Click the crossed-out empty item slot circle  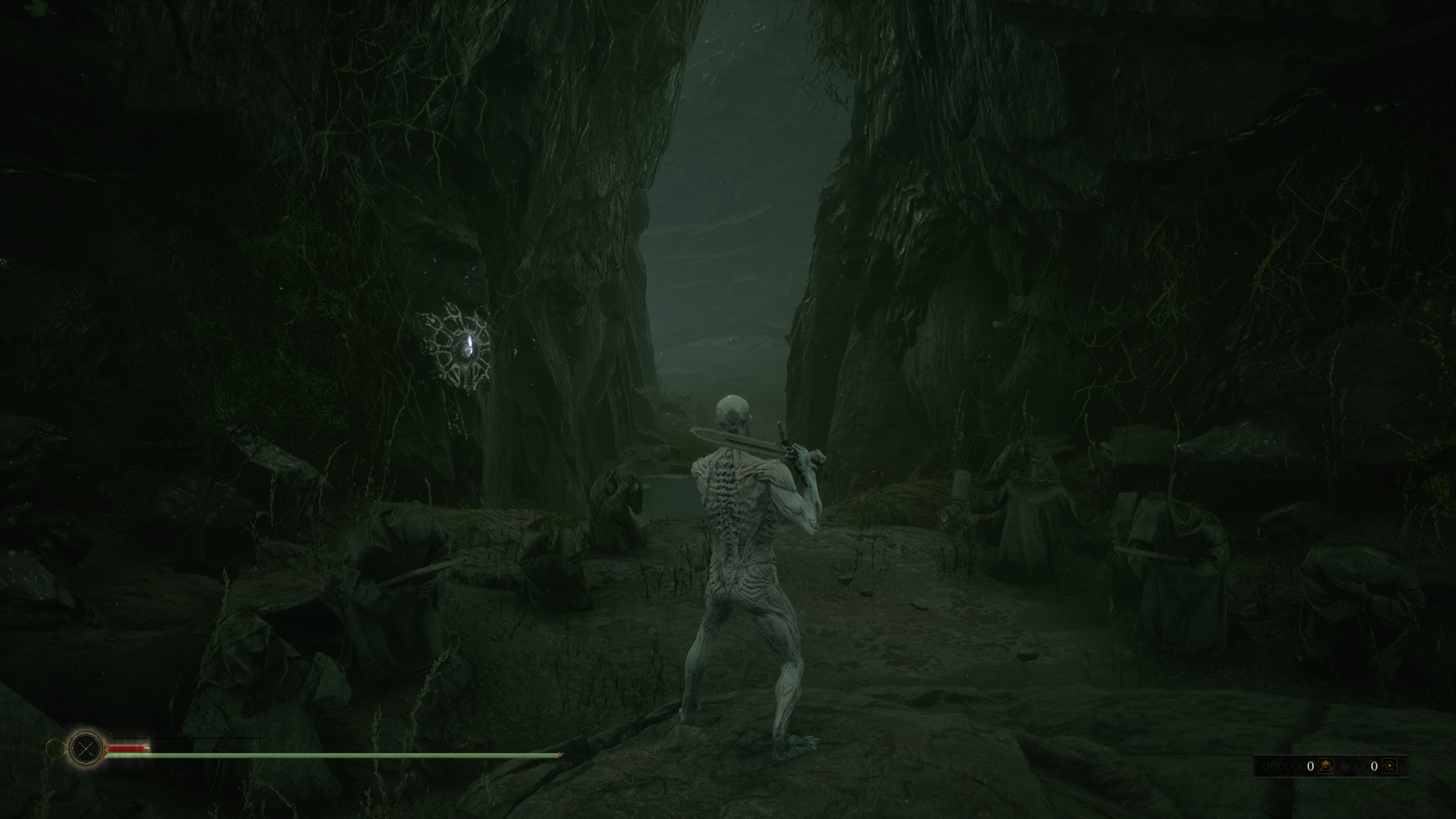86,748
